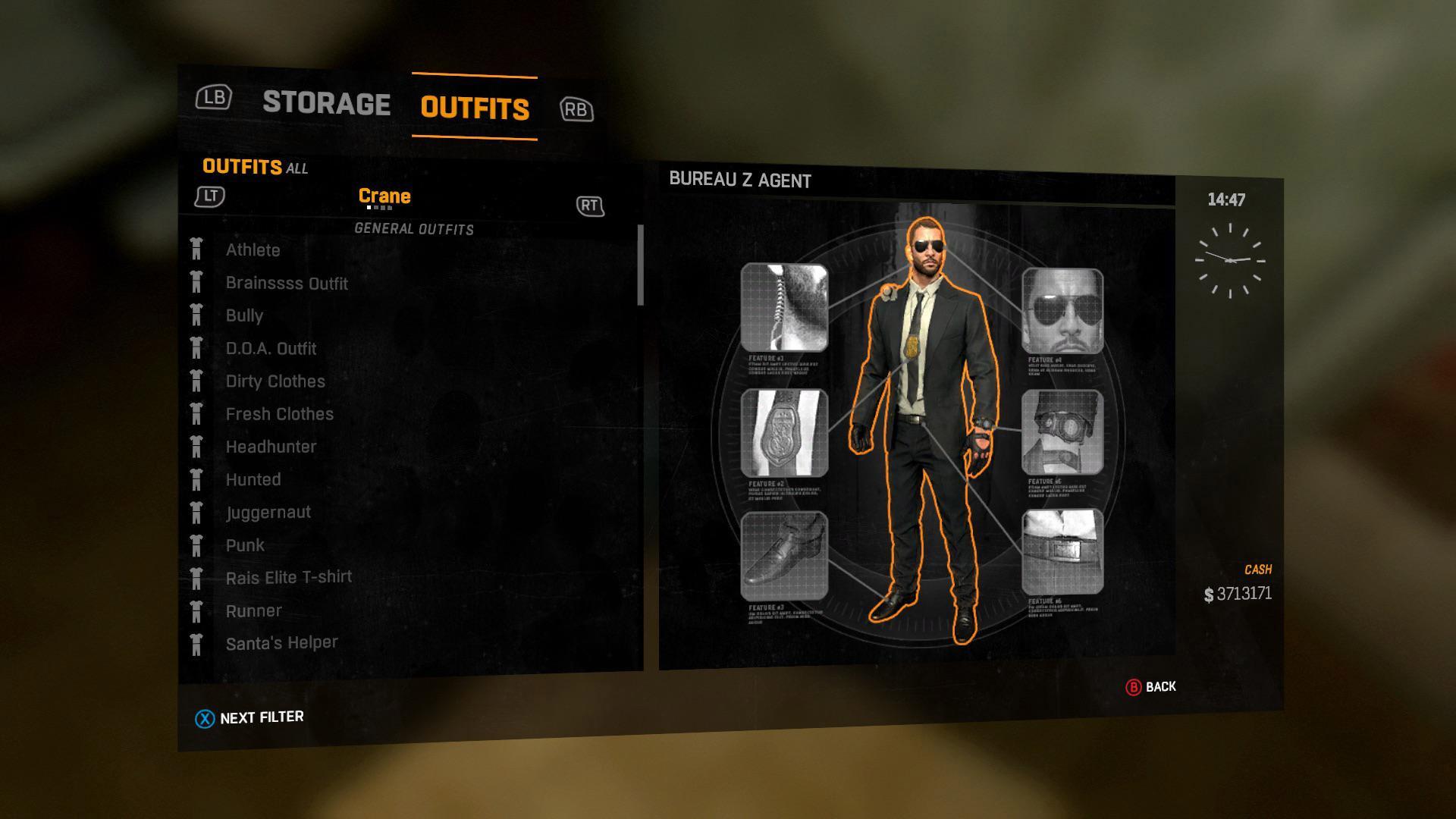
Task: Select the Hunted outfit
Action: click(253, 479)
